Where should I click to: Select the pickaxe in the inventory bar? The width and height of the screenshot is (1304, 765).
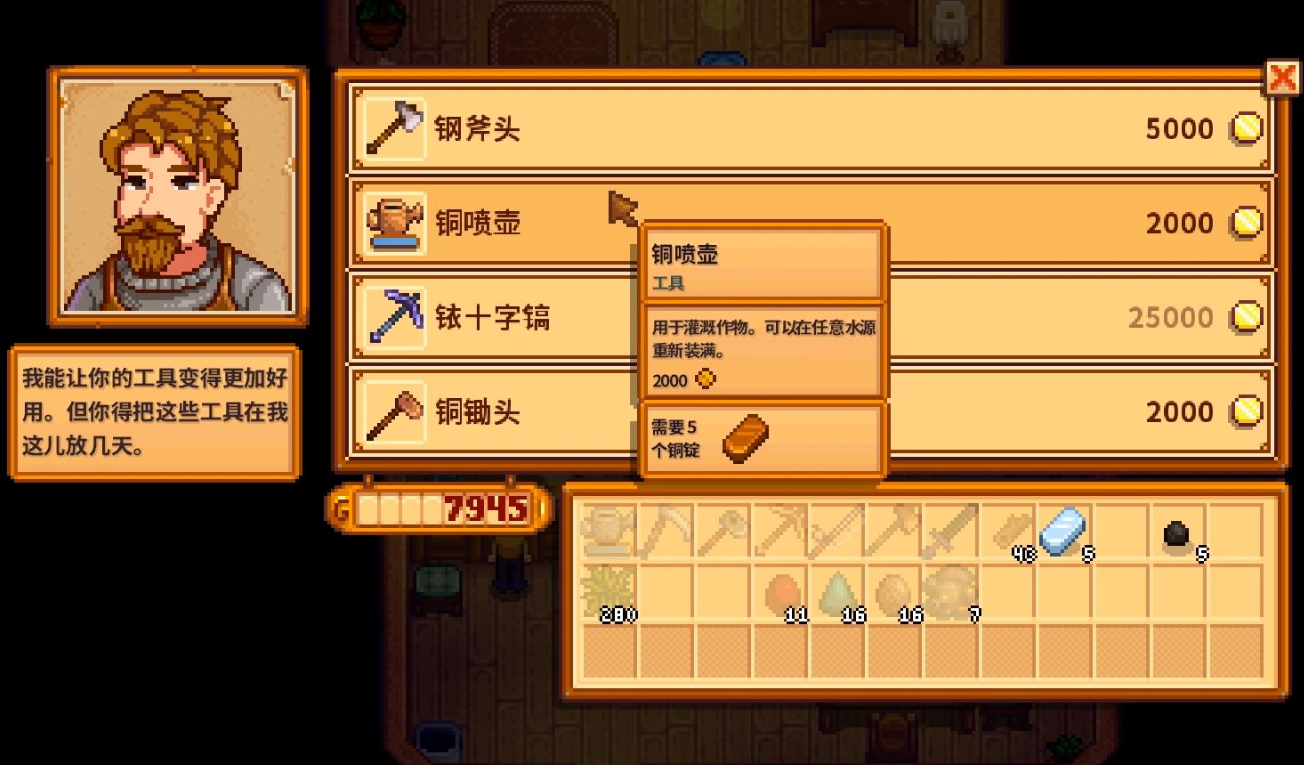click(x=780, y=530)
